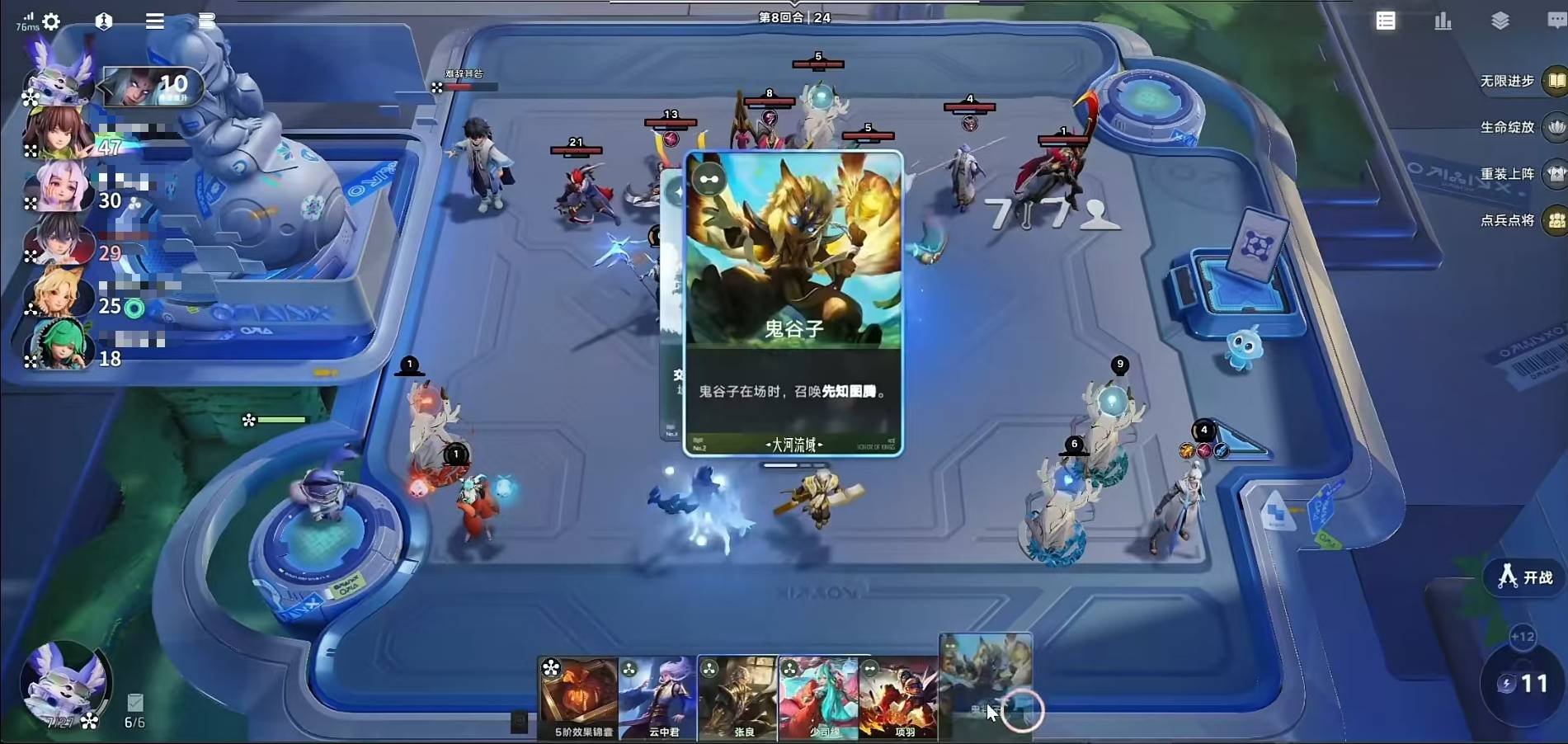The width and height of the screenshot is (1568, 744).
Task: Click the chess piece emblem icon top bar
Action: click(x=103, y=21)
